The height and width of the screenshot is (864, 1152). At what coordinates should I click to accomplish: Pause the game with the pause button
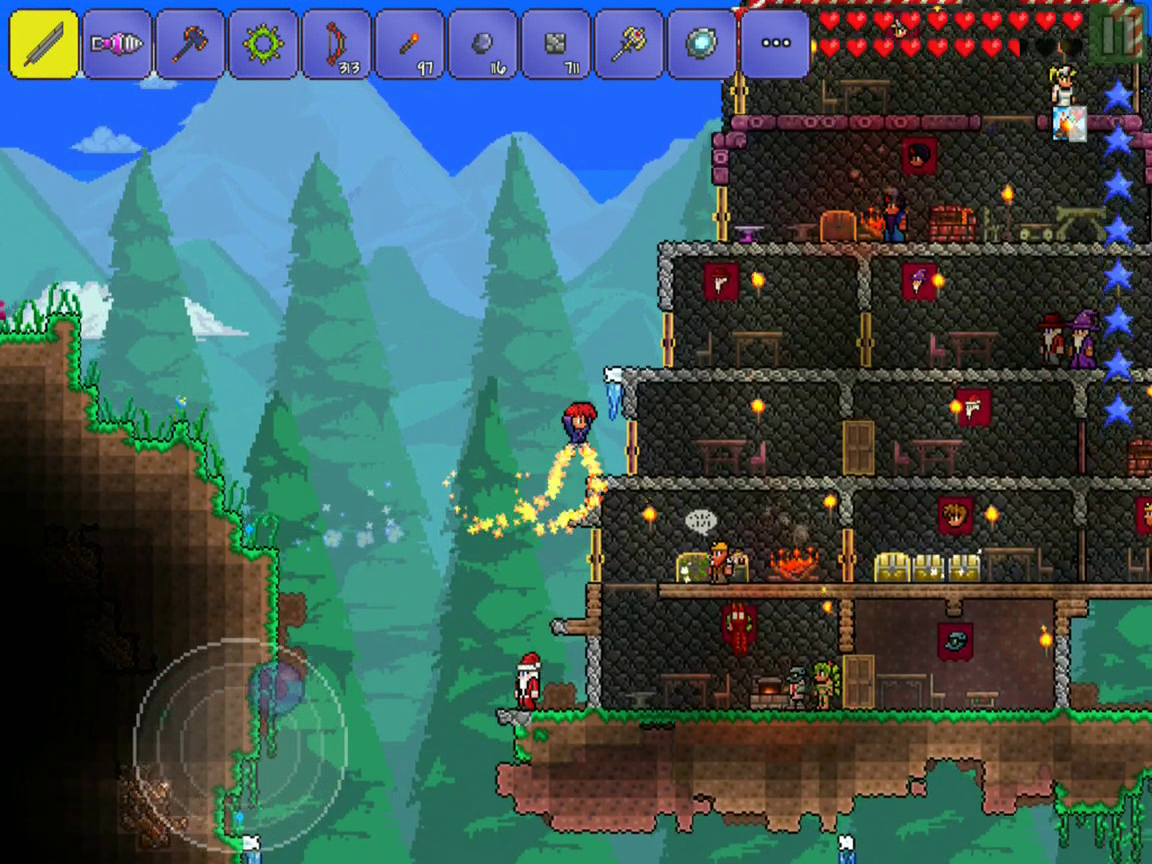coord(1118,35)
